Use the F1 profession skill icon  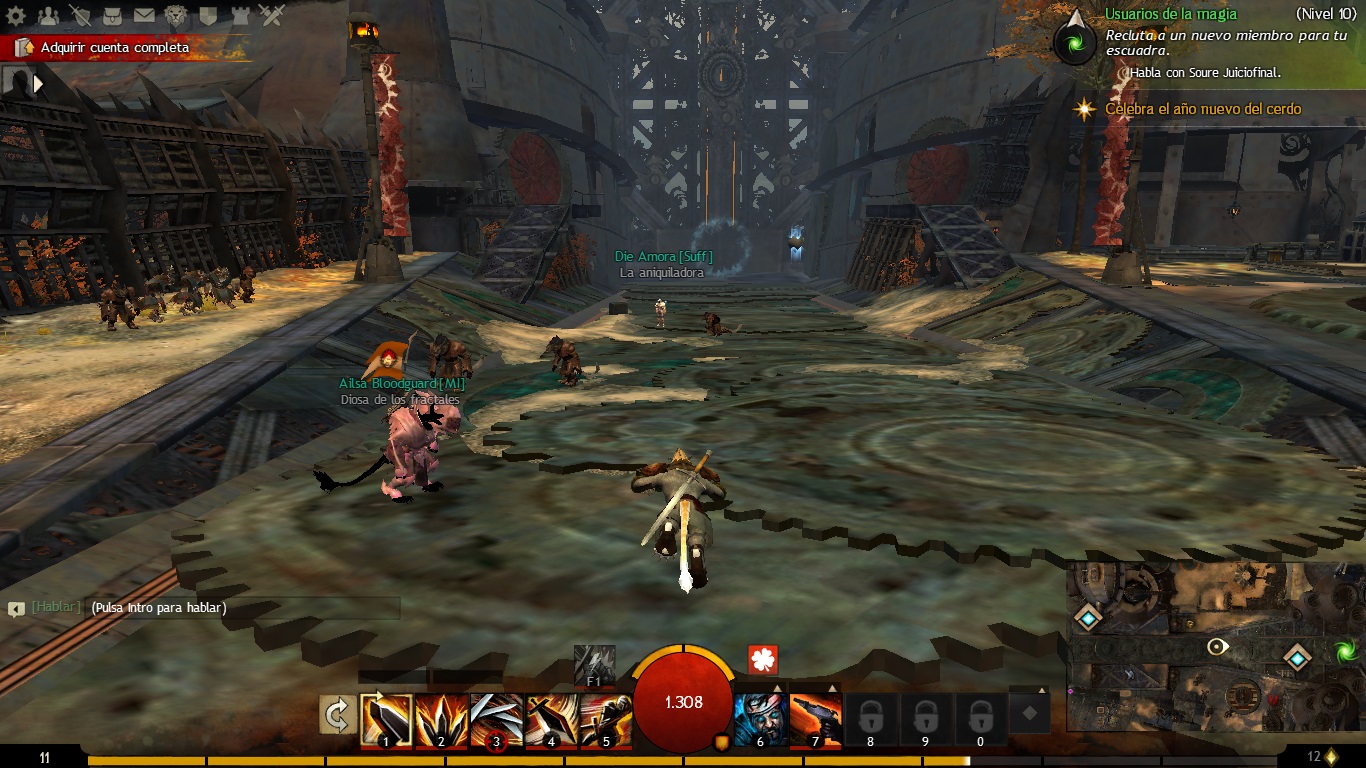coord(594,664)
